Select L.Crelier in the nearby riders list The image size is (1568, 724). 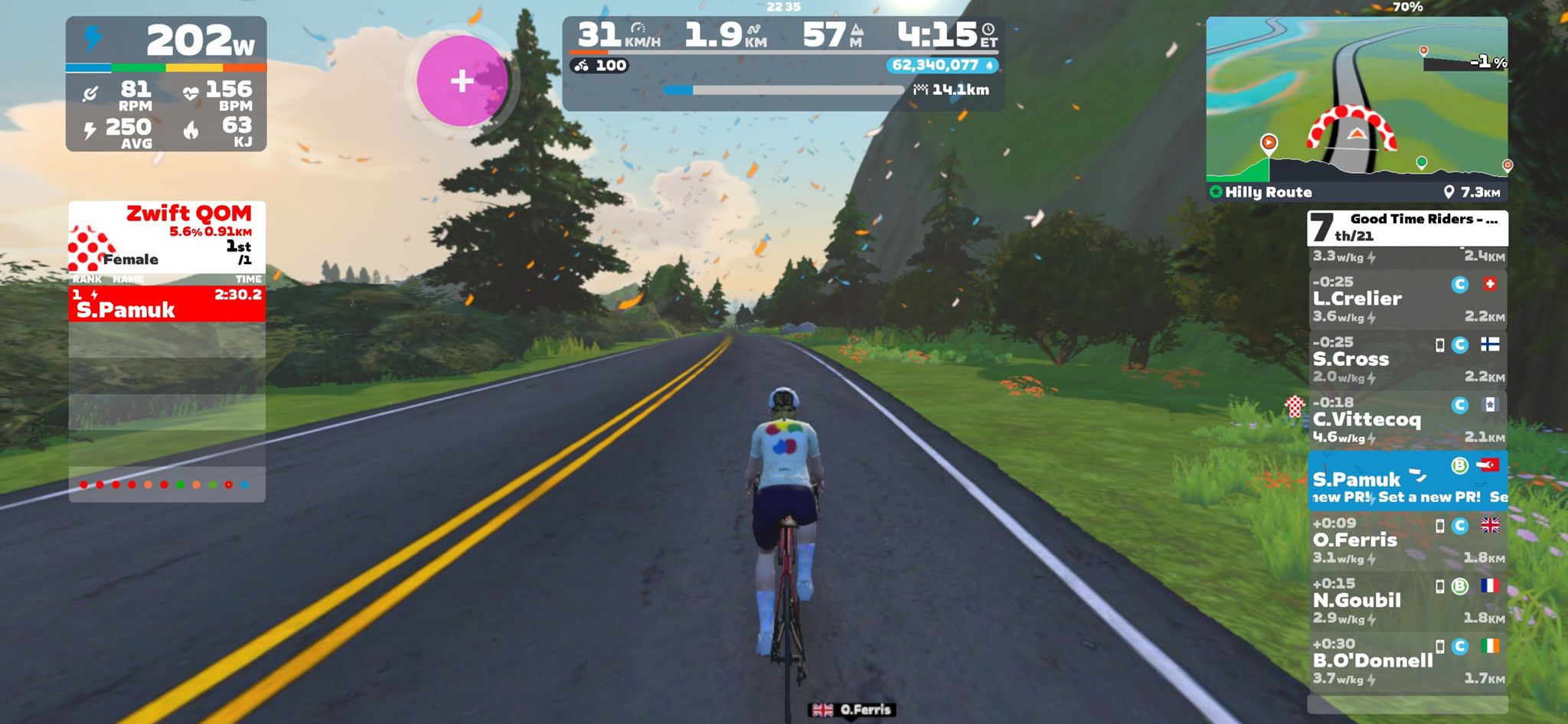click(1407, 299)
